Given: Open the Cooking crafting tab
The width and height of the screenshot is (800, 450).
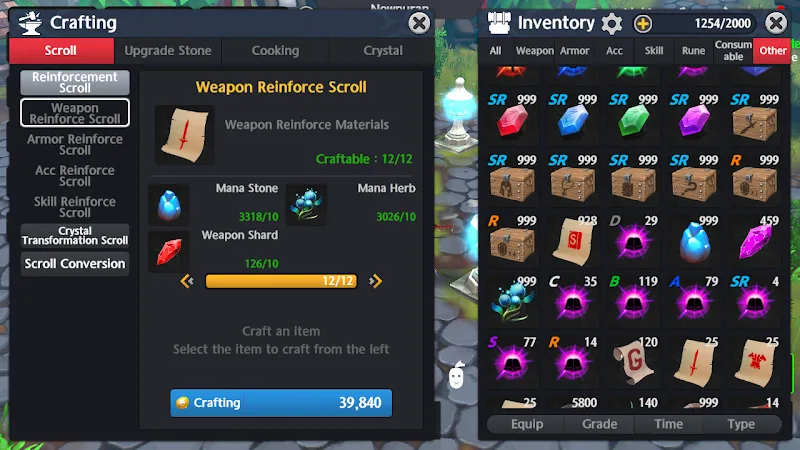Looking at the screenshot, I should [275, 50].
